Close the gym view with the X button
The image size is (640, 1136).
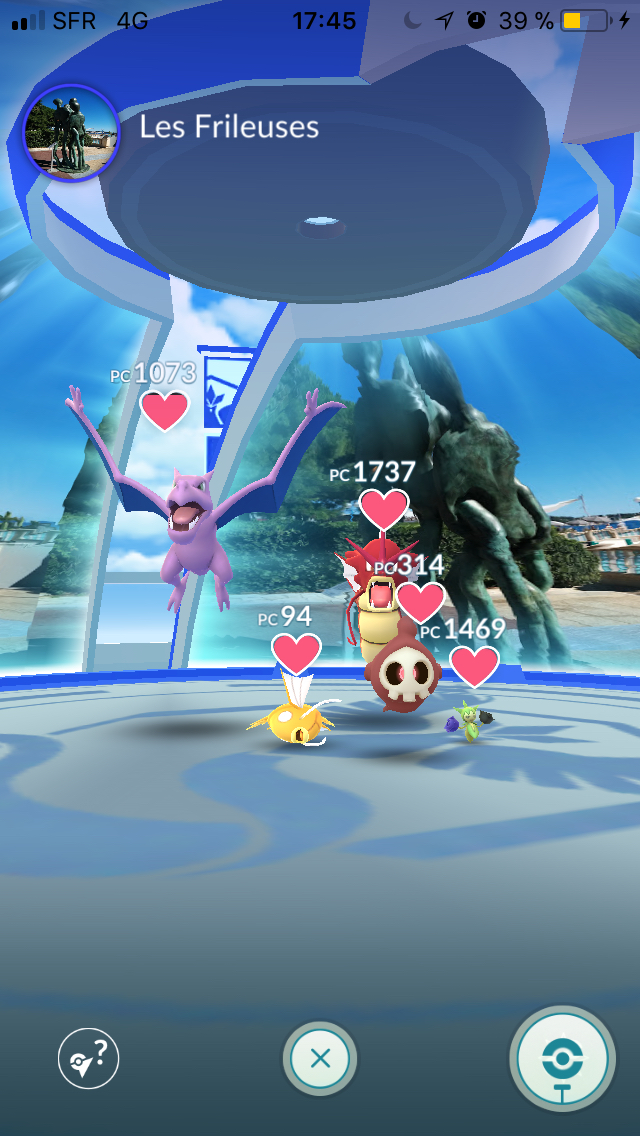click(x=320, y=1059)
